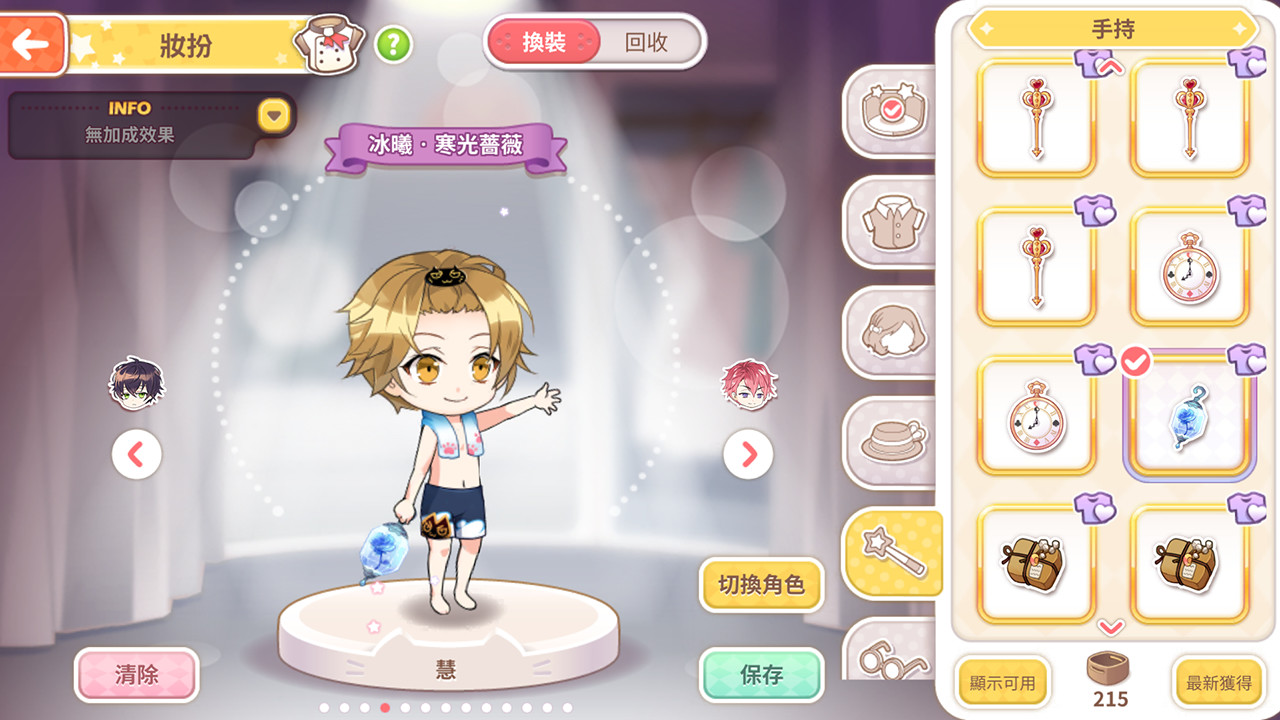Open the glasses category at sidebar bottom
This screenshot has height=720, width=1280.
click(890, 660)
